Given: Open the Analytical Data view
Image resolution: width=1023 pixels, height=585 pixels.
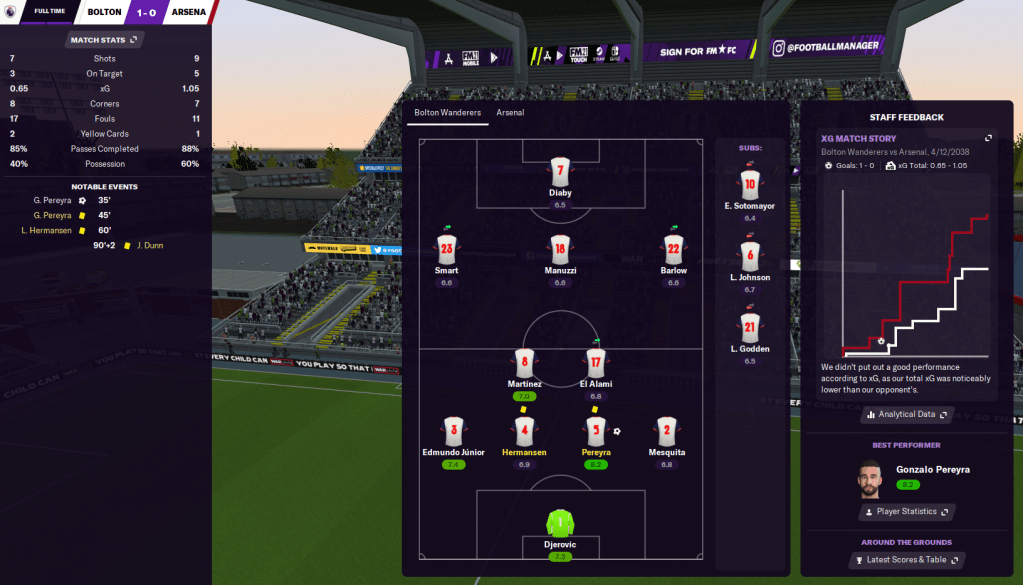Looking at the screenshot, I should (x=906, y=414).
